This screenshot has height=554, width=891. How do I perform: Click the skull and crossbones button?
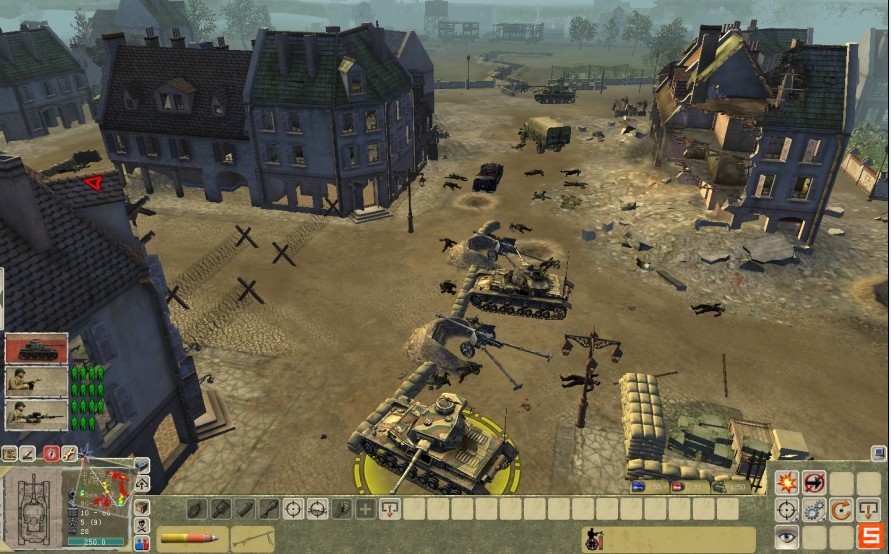[x=142, y=526]
